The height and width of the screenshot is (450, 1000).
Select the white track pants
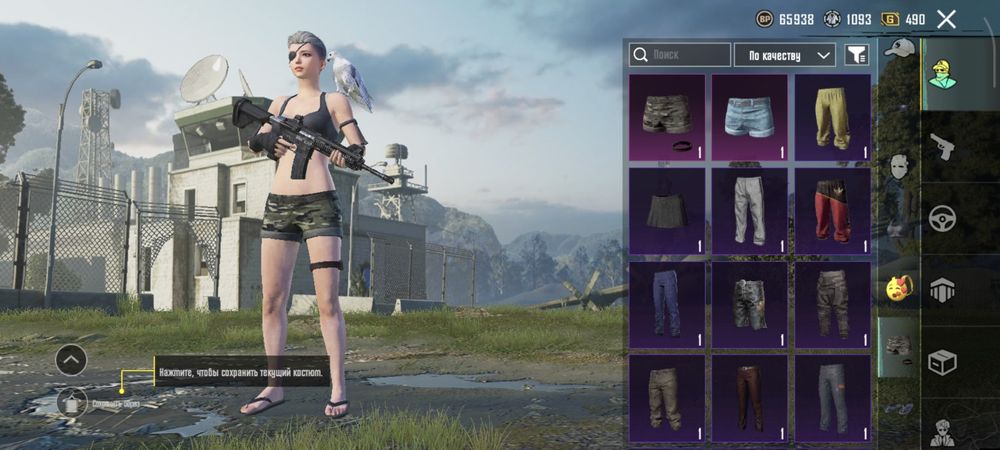[749, 210]
